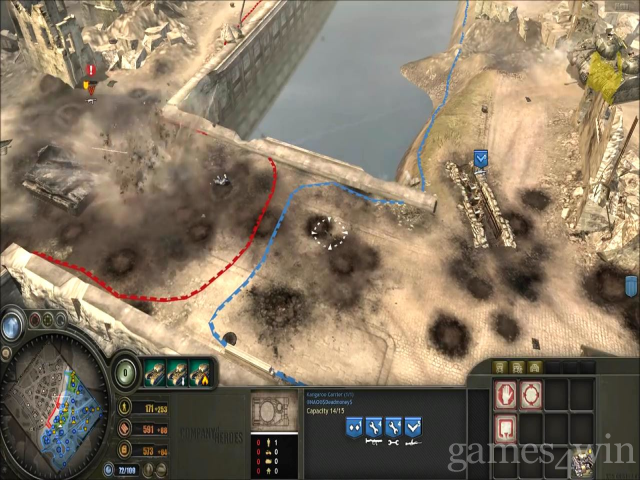Viewport: 640px width, 480px height.
Task: Select the first blue squad shield in carrier
Action: pyautogui.click(x=354, y=427)
